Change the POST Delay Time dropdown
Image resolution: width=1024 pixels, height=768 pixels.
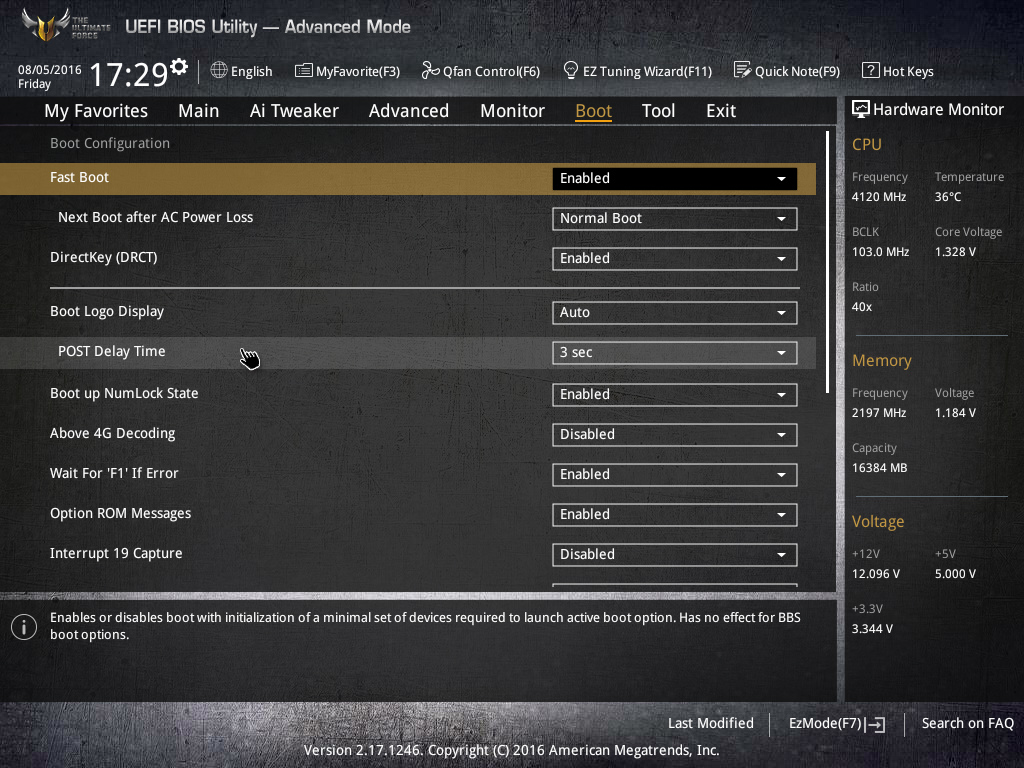(x=674, y=352)
